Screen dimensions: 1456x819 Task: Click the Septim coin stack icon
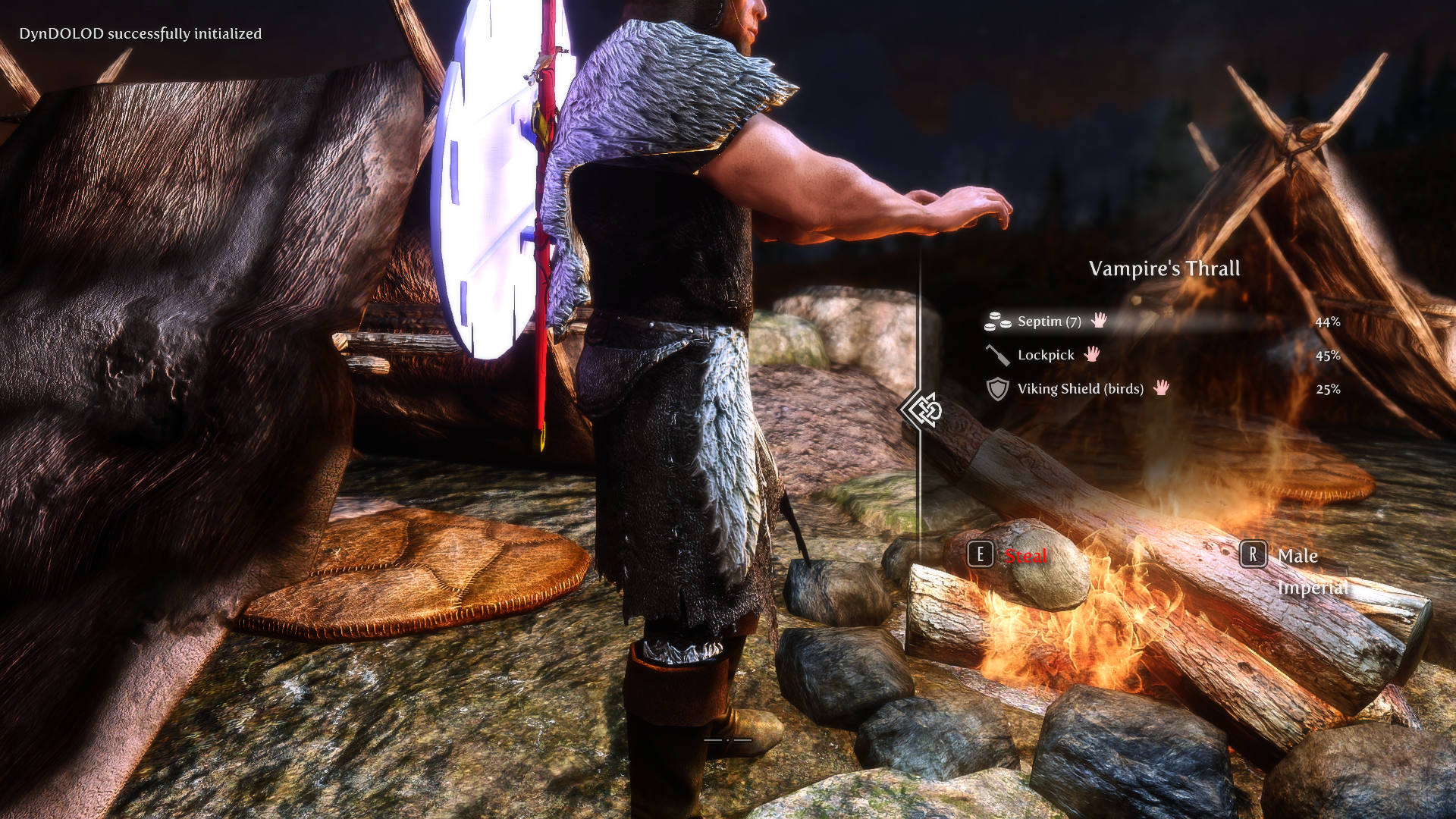pyautogui.click(x=996, y=322)
